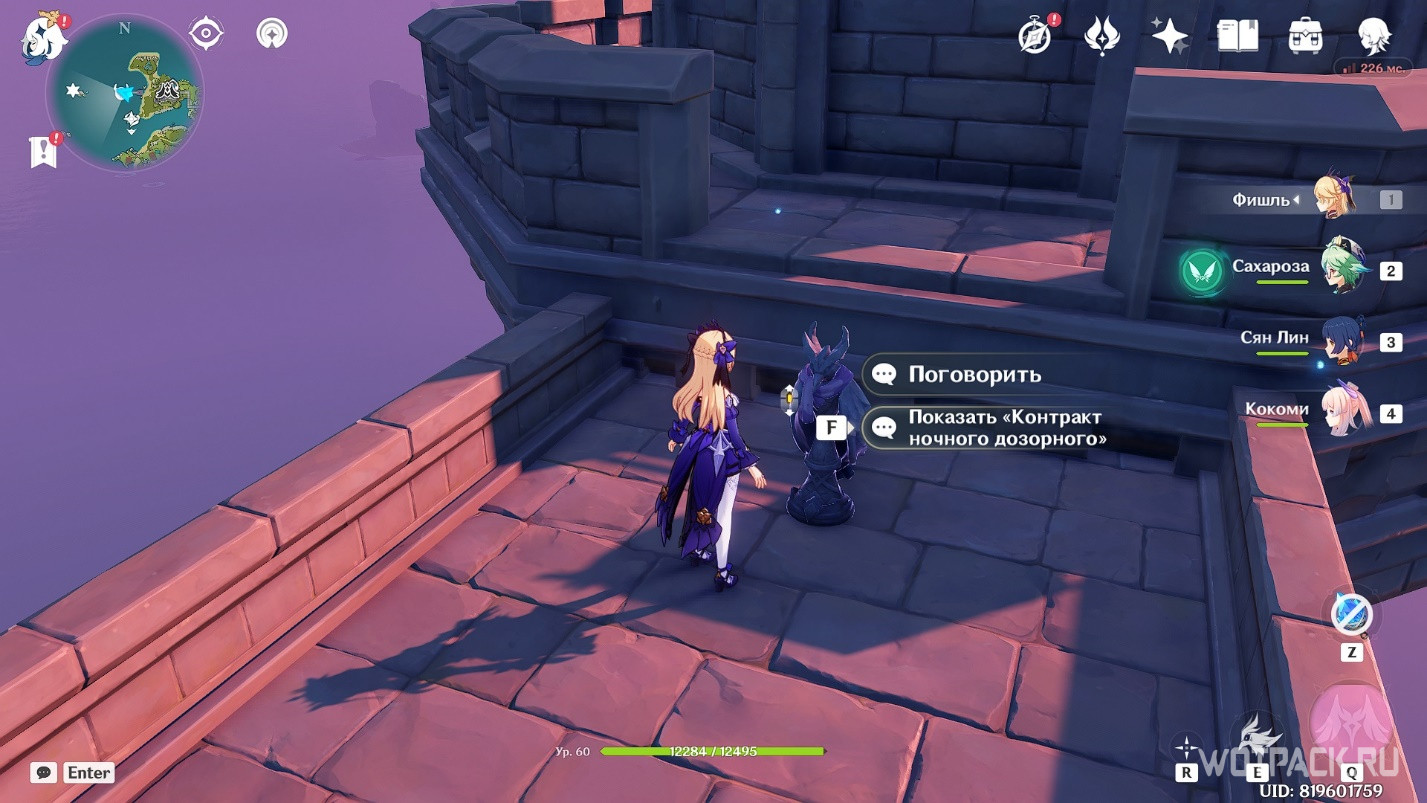Open the character profile icon
The image size is (1427, 803).
(x=1374, y=36)
